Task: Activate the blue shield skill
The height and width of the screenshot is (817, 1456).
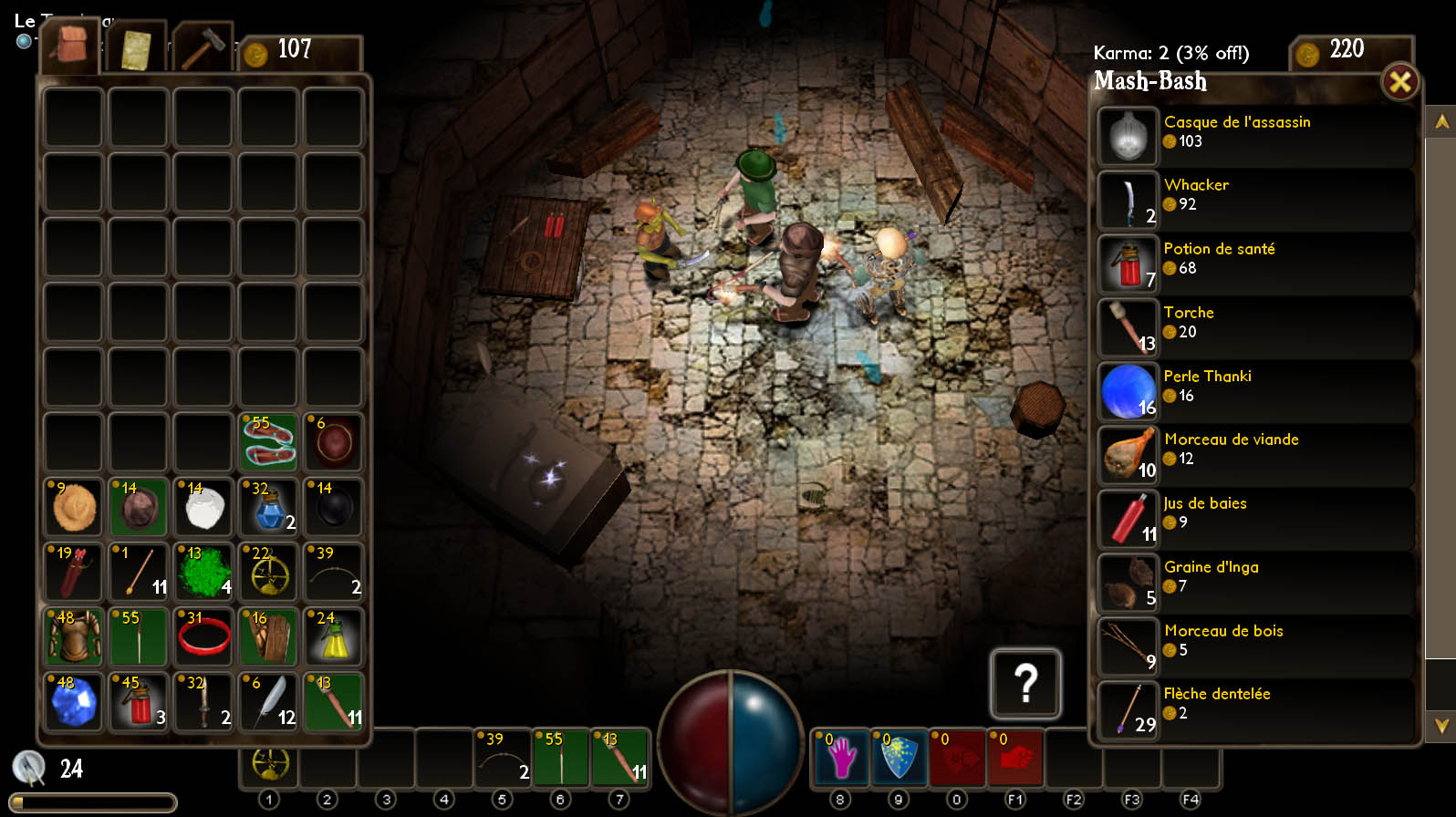Action: pyautogui.click(x=899, y=757)
